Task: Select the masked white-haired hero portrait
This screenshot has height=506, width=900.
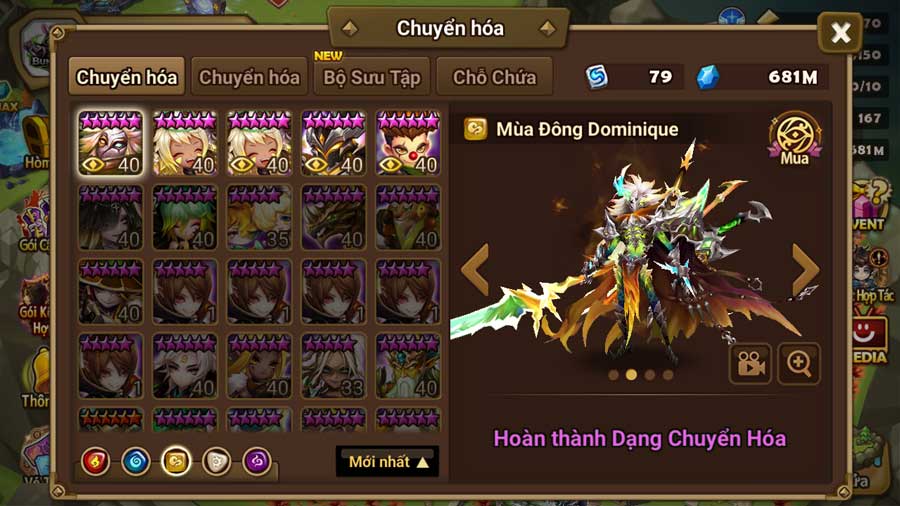Action: pos(110,143)
